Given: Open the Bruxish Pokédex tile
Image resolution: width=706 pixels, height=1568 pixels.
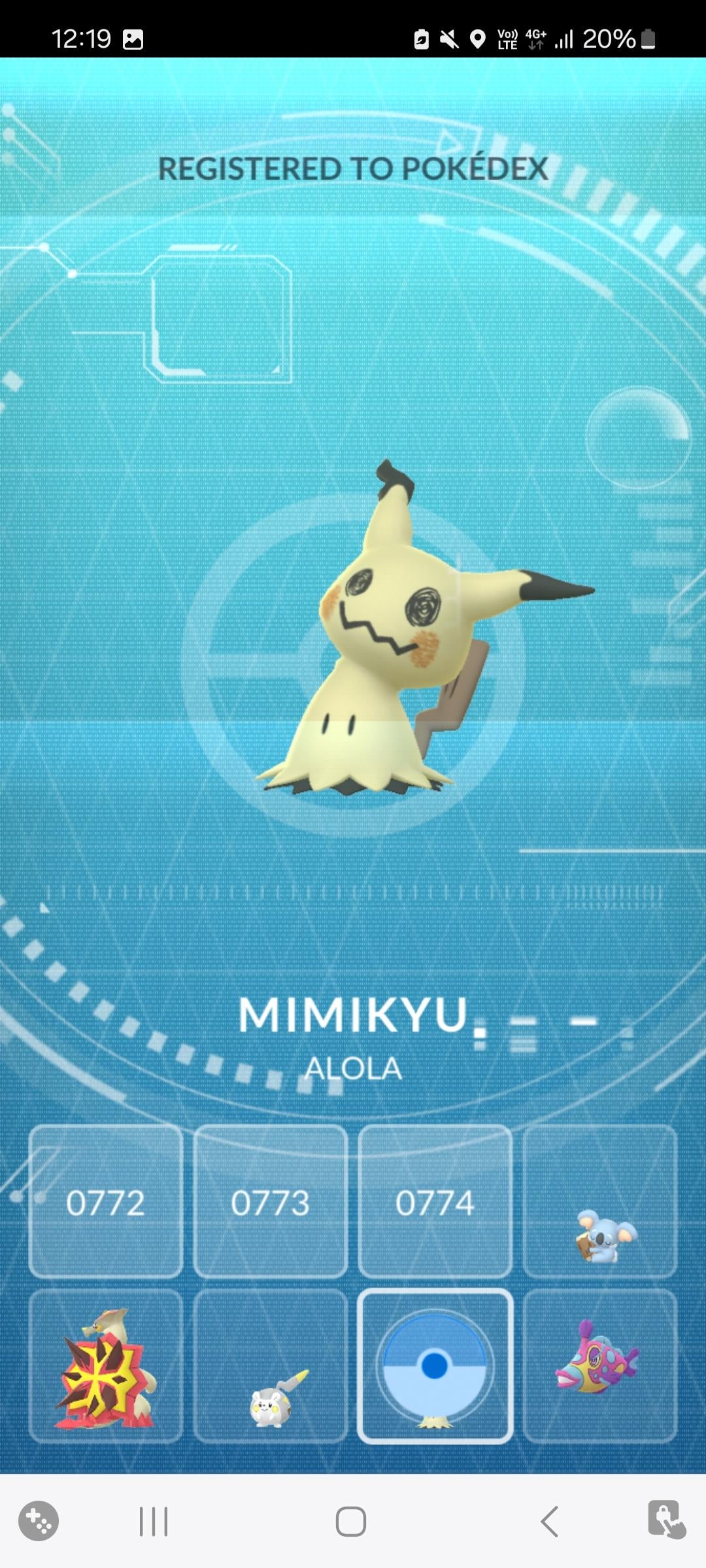Looking at the screenshot, I should pos(600,1366).
